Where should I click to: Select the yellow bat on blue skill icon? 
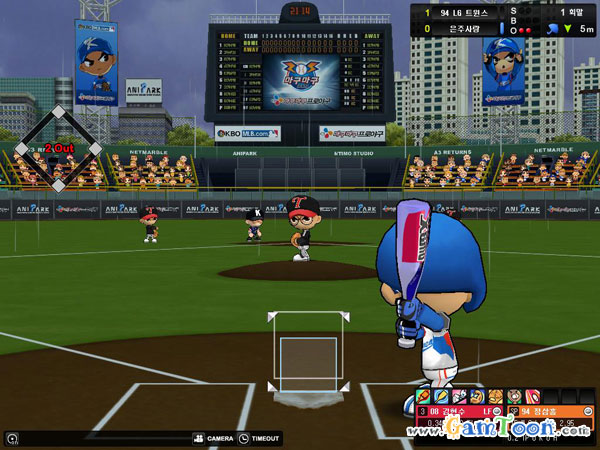(442, 396)
